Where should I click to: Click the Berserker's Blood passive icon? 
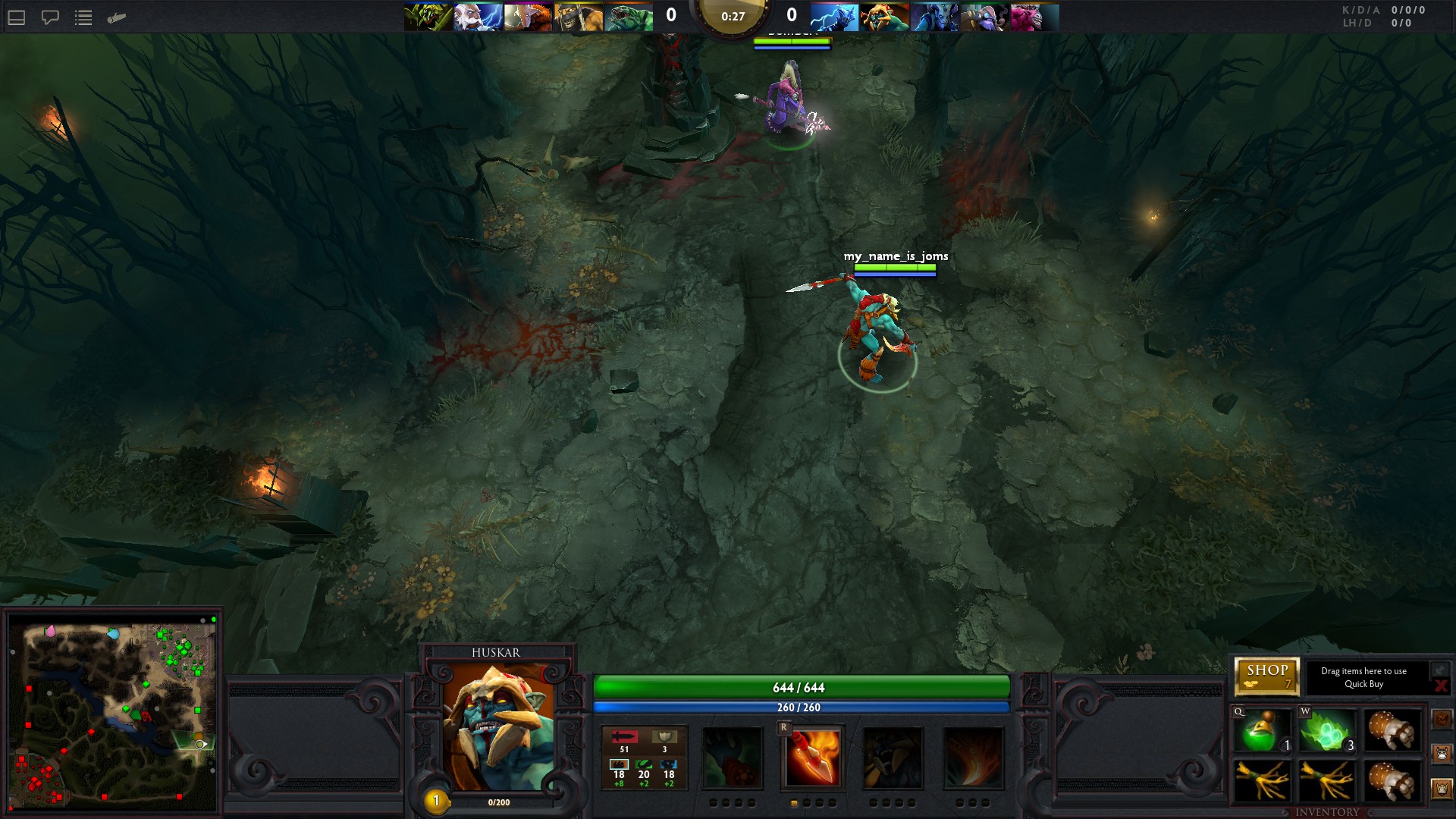(893, 757)
